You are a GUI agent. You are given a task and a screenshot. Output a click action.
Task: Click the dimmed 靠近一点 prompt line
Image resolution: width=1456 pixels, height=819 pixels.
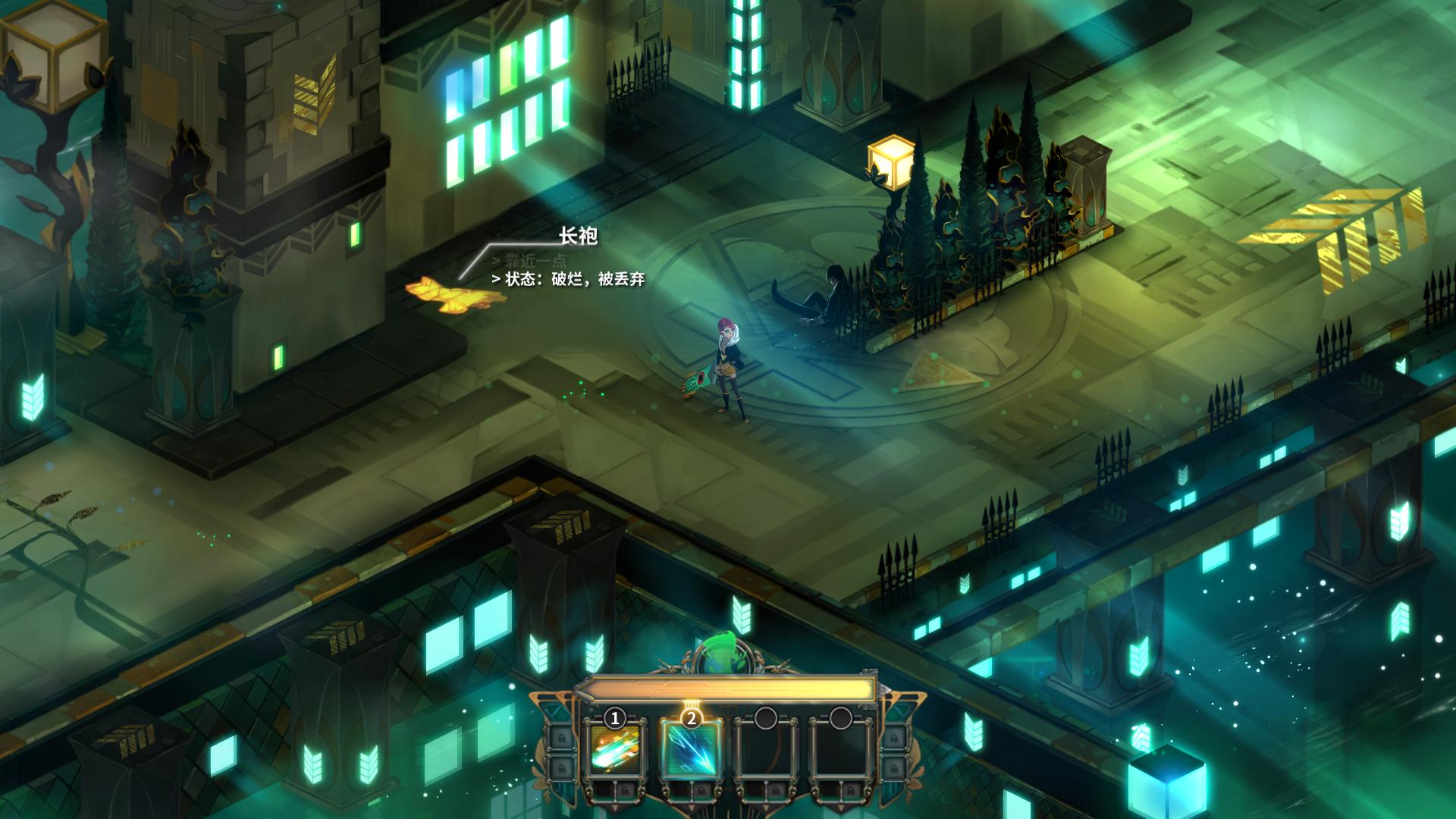click(x=531, y=260)
